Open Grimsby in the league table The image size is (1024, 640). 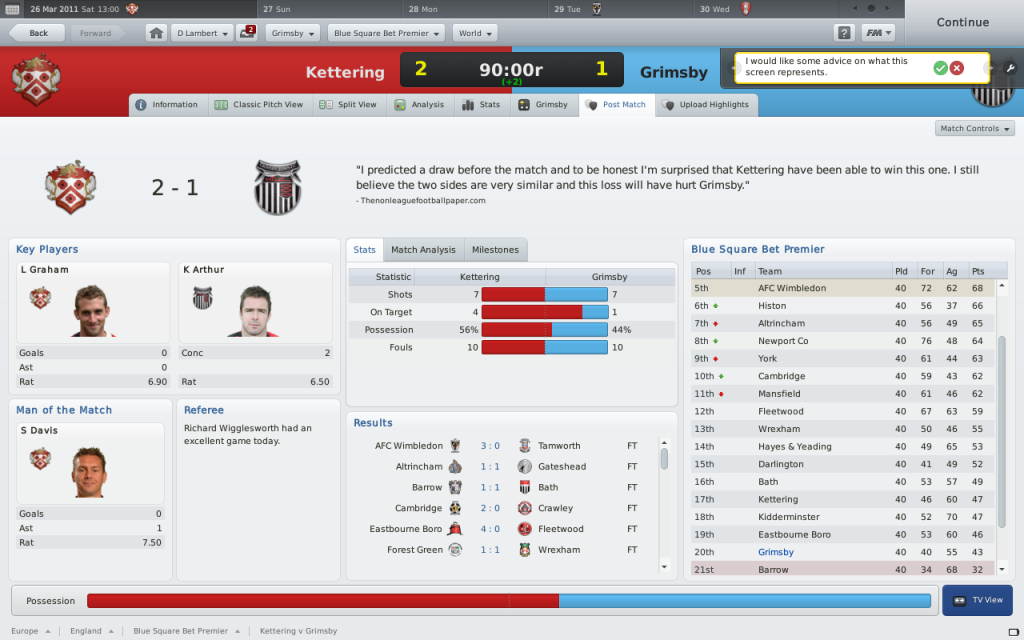point(776,552)
